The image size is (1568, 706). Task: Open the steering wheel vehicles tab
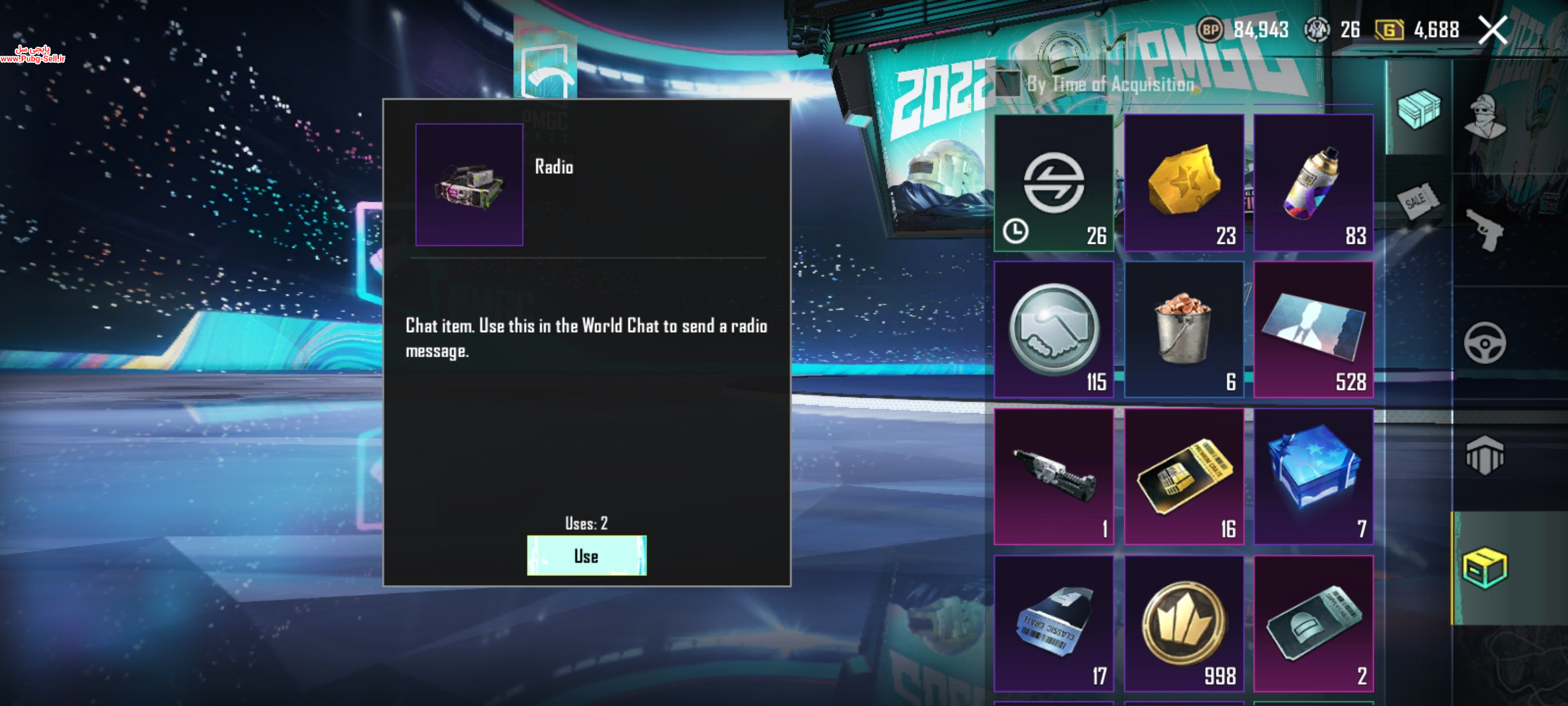[x=1484, y=343]
